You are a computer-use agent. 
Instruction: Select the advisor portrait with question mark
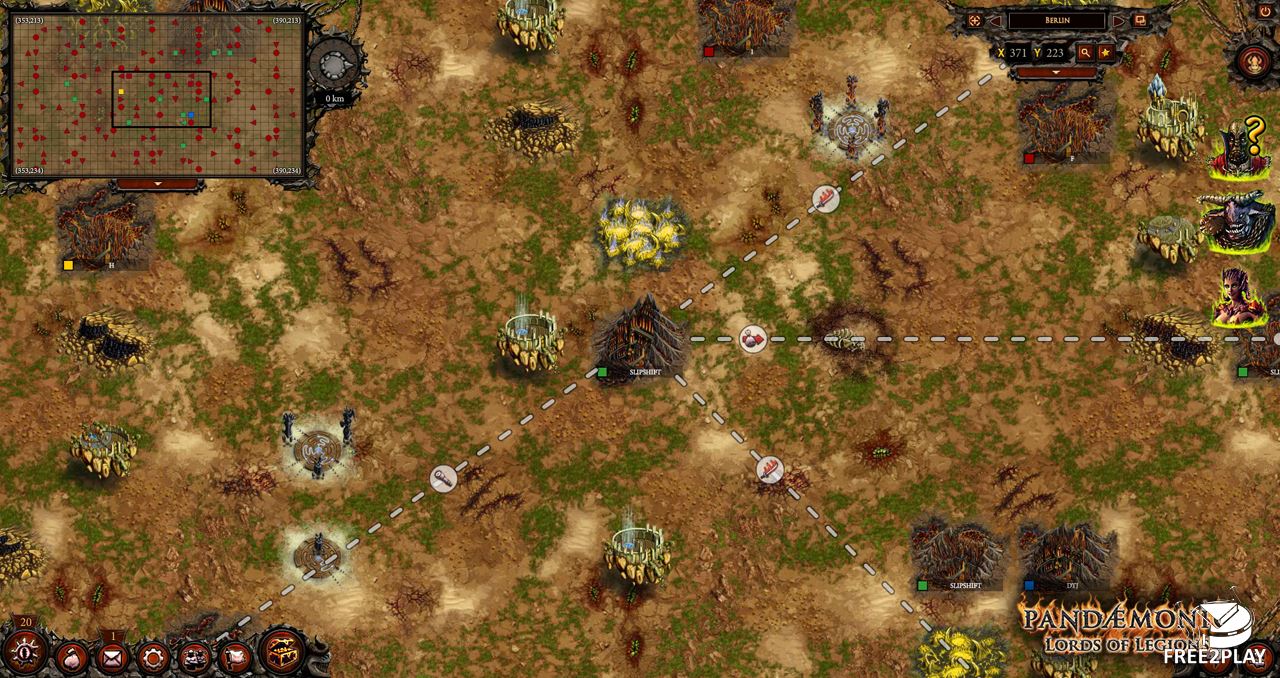(1240, 150)
